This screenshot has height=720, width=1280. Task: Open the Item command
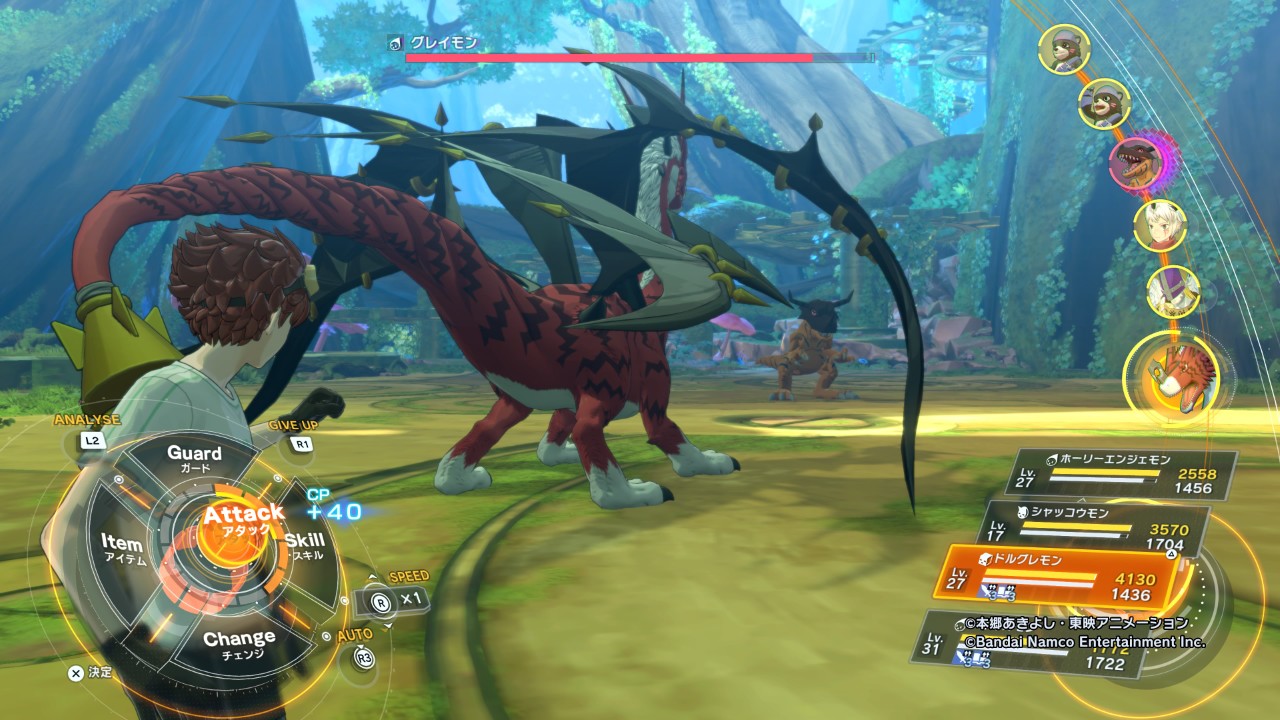tap(123, 547)
